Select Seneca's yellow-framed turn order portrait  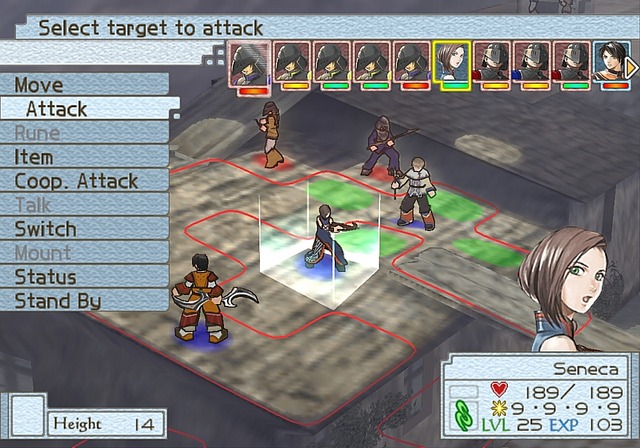click(x=451, y=62)
